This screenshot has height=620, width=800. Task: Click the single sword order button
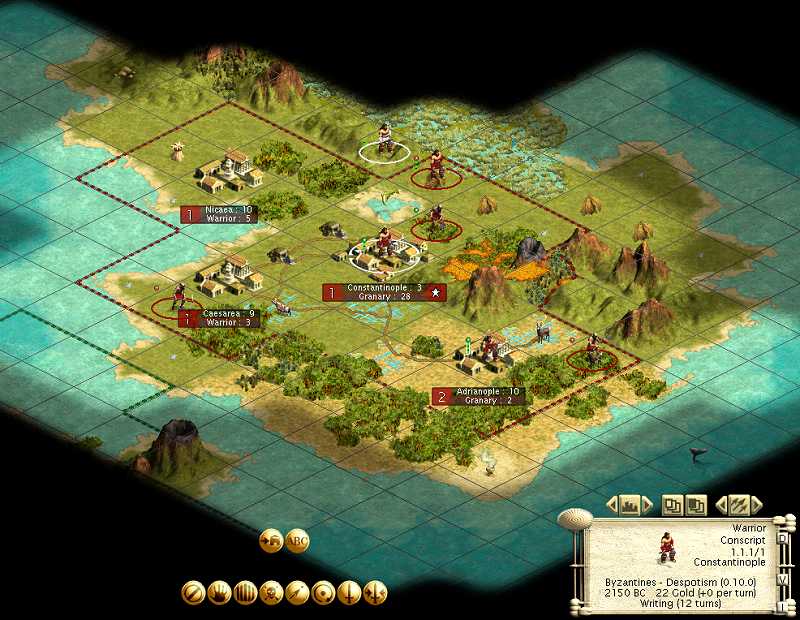(349, 593)
